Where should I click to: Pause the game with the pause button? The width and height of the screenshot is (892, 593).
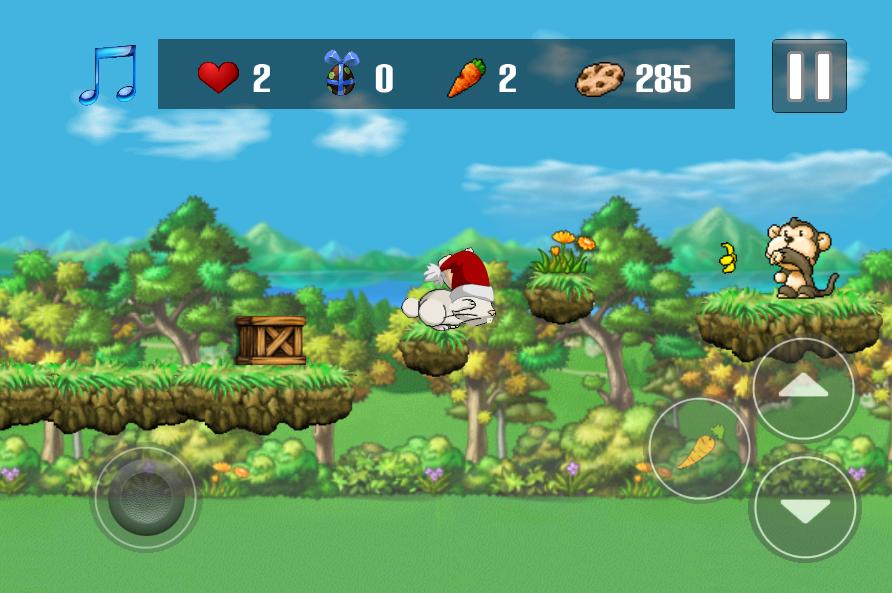809,76
